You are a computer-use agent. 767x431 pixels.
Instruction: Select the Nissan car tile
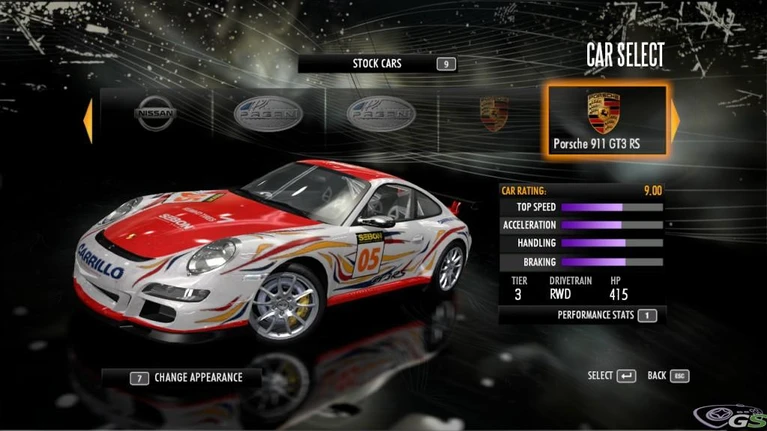point(154,116)
